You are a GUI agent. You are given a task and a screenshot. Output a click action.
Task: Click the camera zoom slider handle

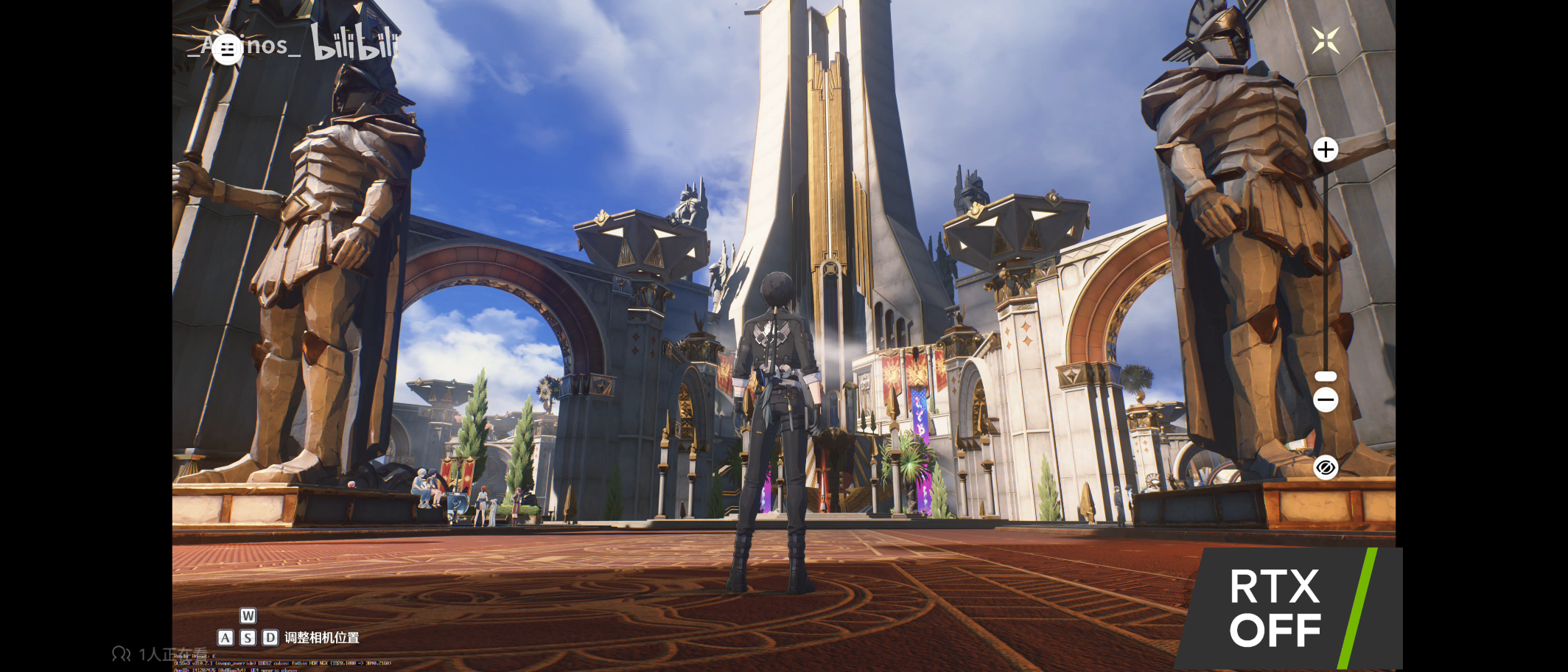tap(1325, 377)
